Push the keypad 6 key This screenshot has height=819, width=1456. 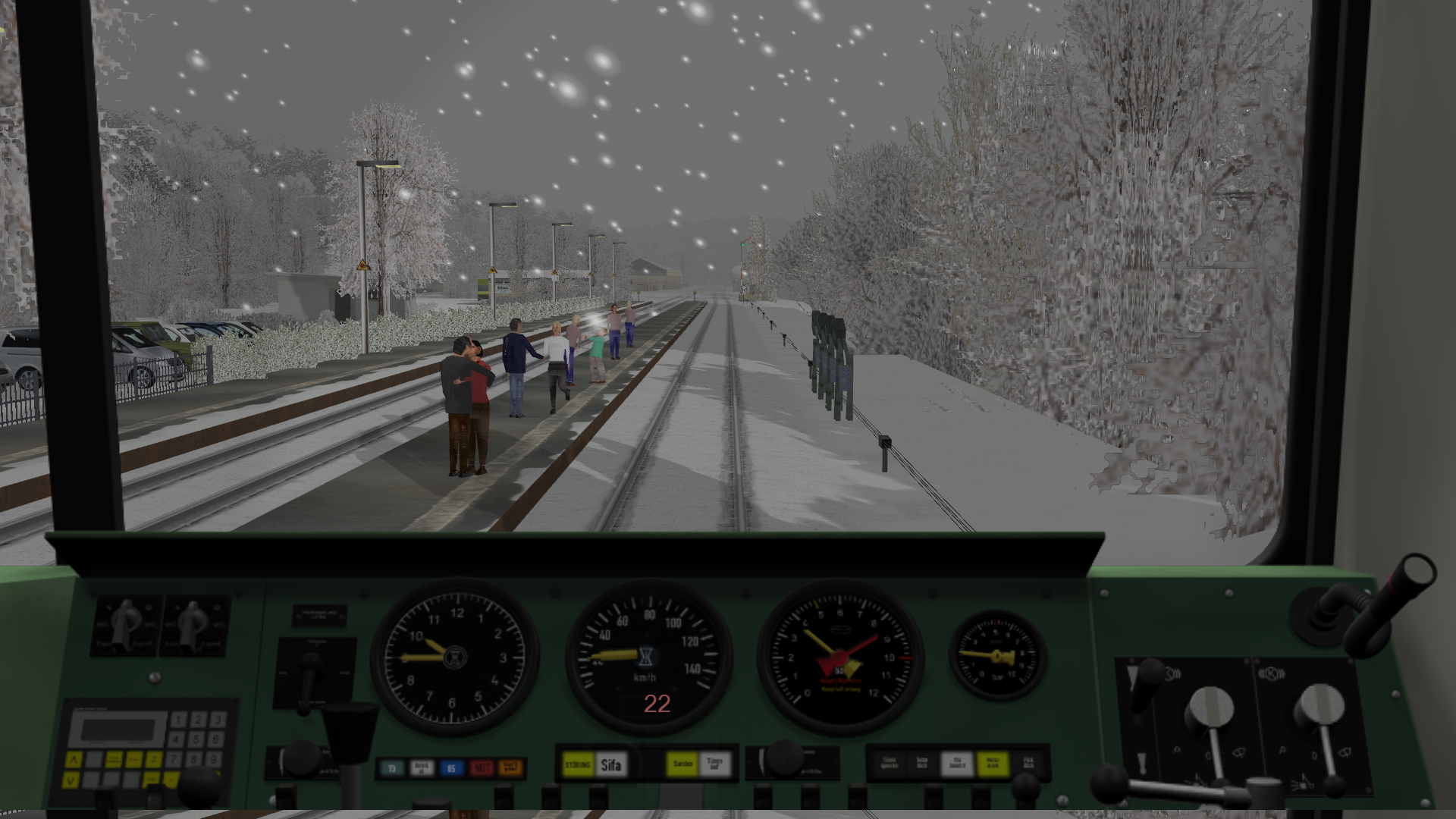(217, 739)
